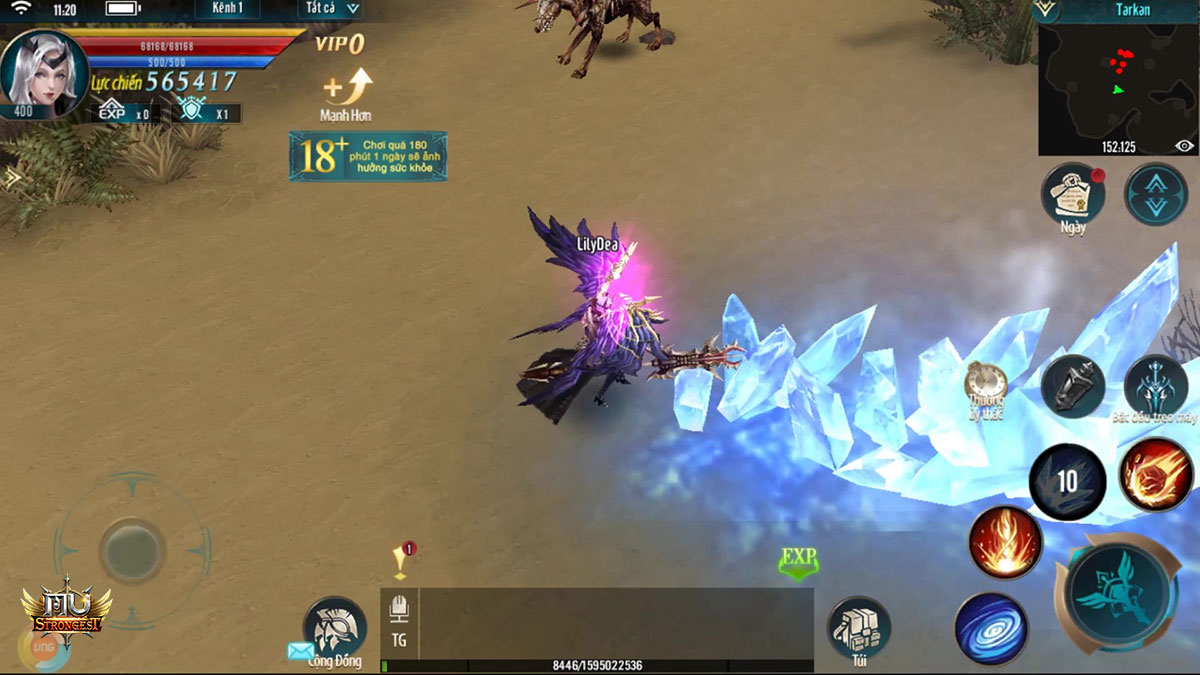This screenshot has width=1200, height=675.
Task: Toggle the double-arrow menu switch button
Action: [1156, 194]
